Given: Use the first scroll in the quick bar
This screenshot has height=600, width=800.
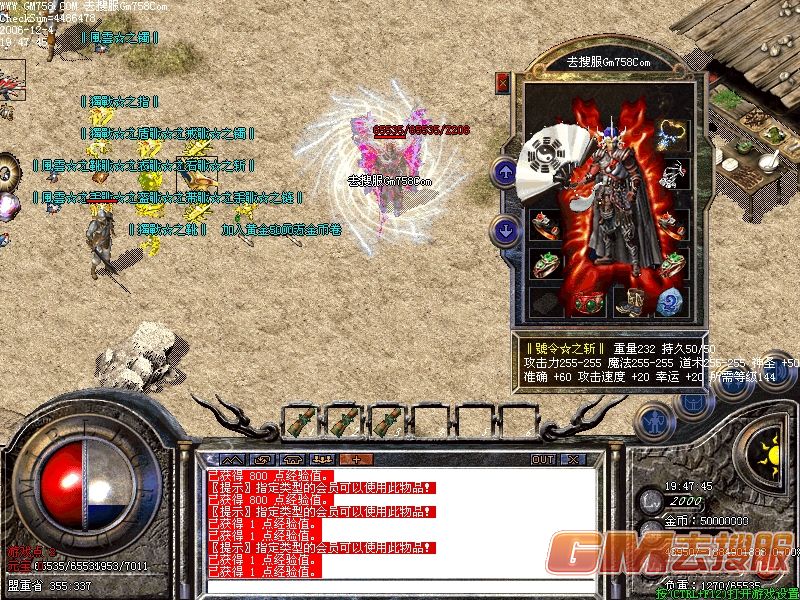Looking at the screenshot, I should click(x=301, y=421).
